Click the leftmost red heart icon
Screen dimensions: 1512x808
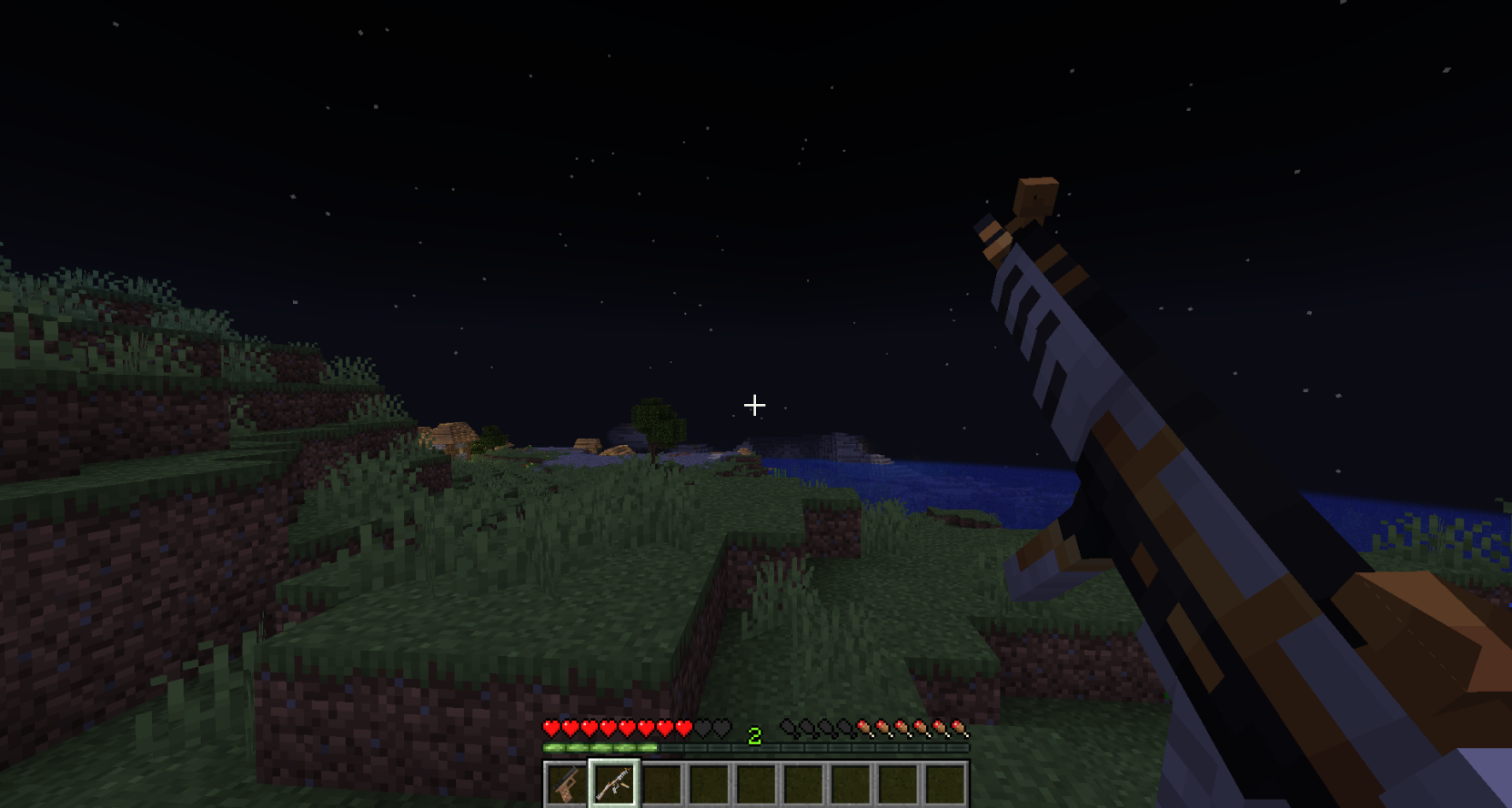coord(549,728)
